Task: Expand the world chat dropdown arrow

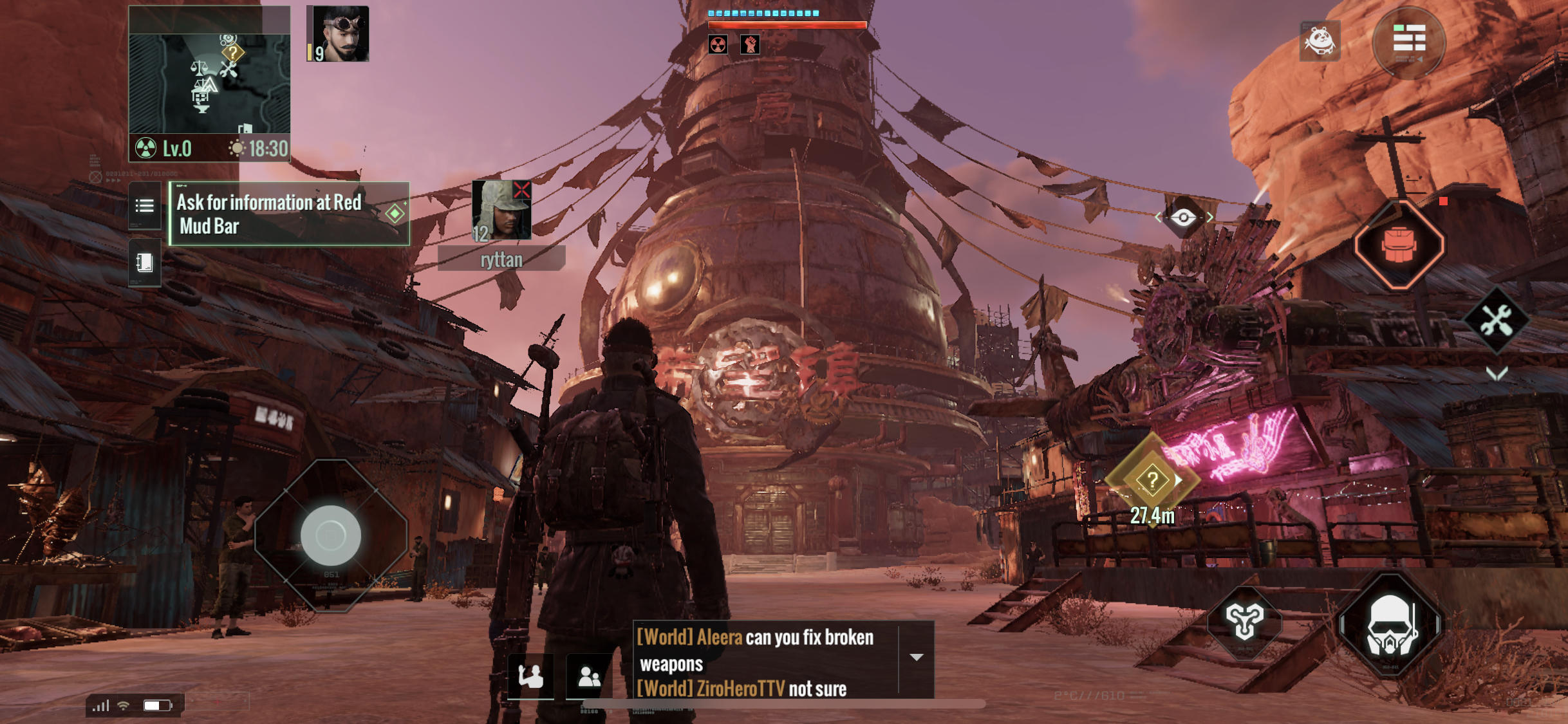Action: (x=917, y=657)
